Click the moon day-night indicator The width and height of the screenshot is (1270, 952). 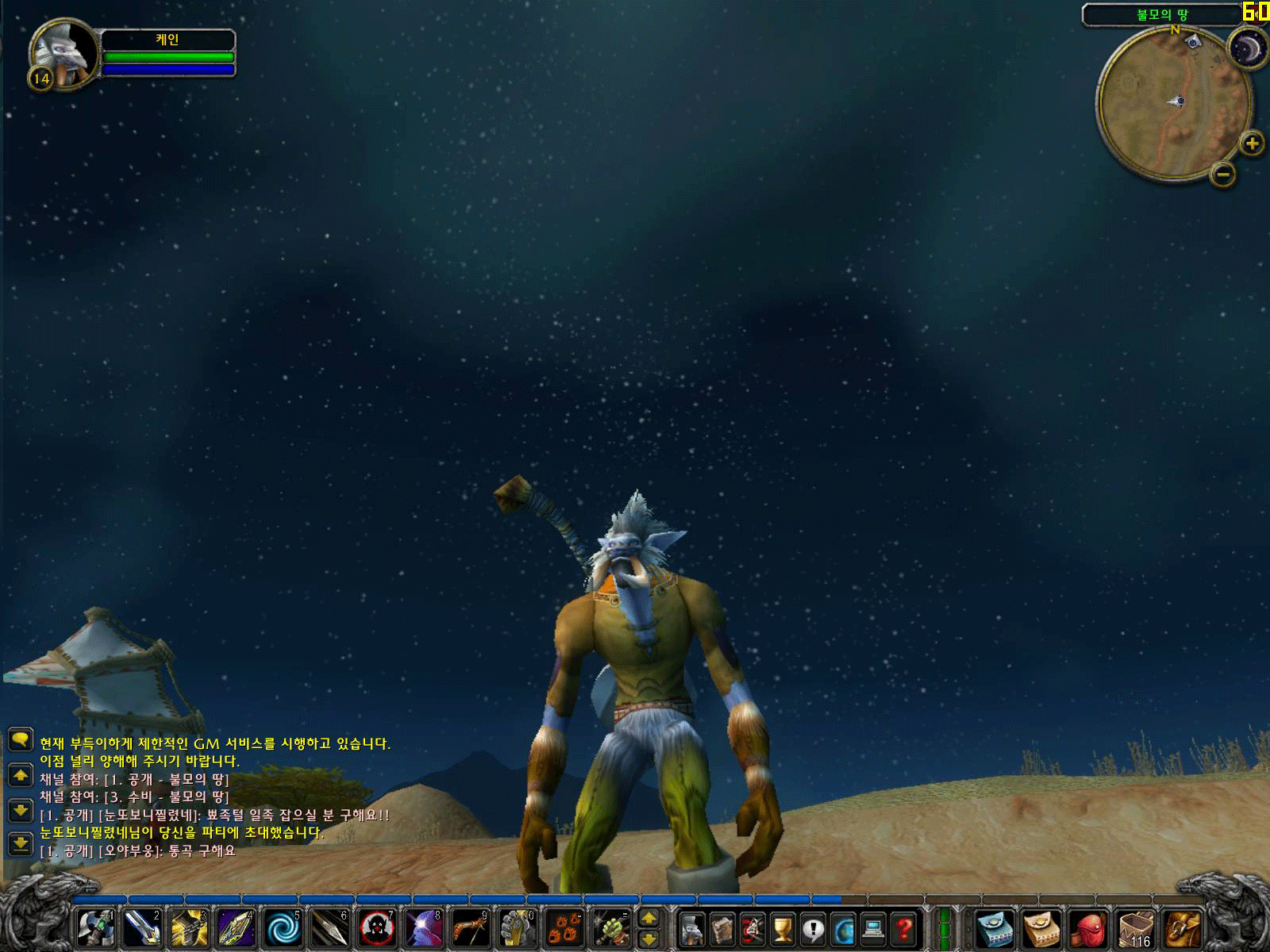(1247, 49)
